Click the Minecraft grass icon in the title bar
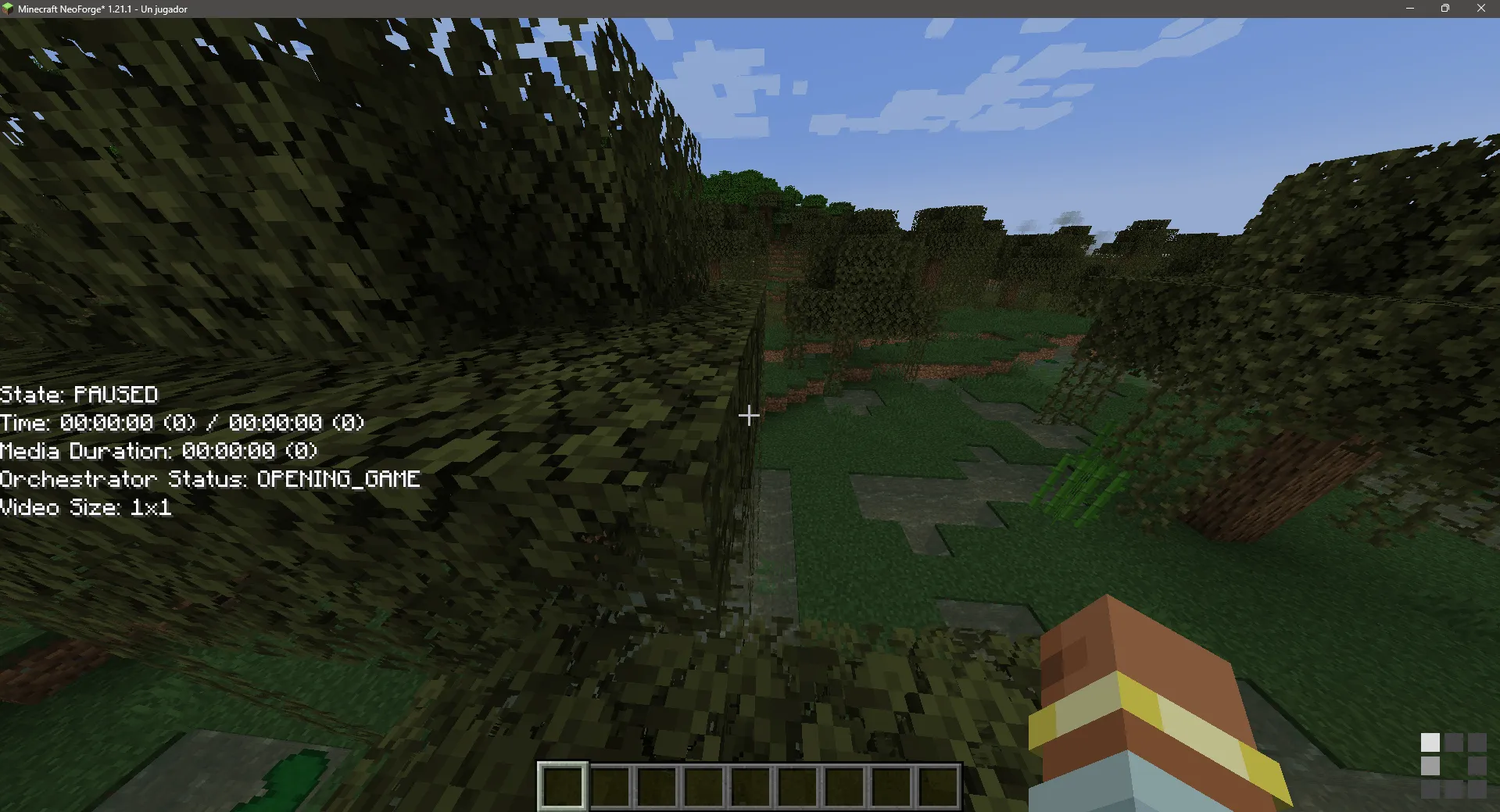This screenshot has width=1500, height=812. point(9,9)
